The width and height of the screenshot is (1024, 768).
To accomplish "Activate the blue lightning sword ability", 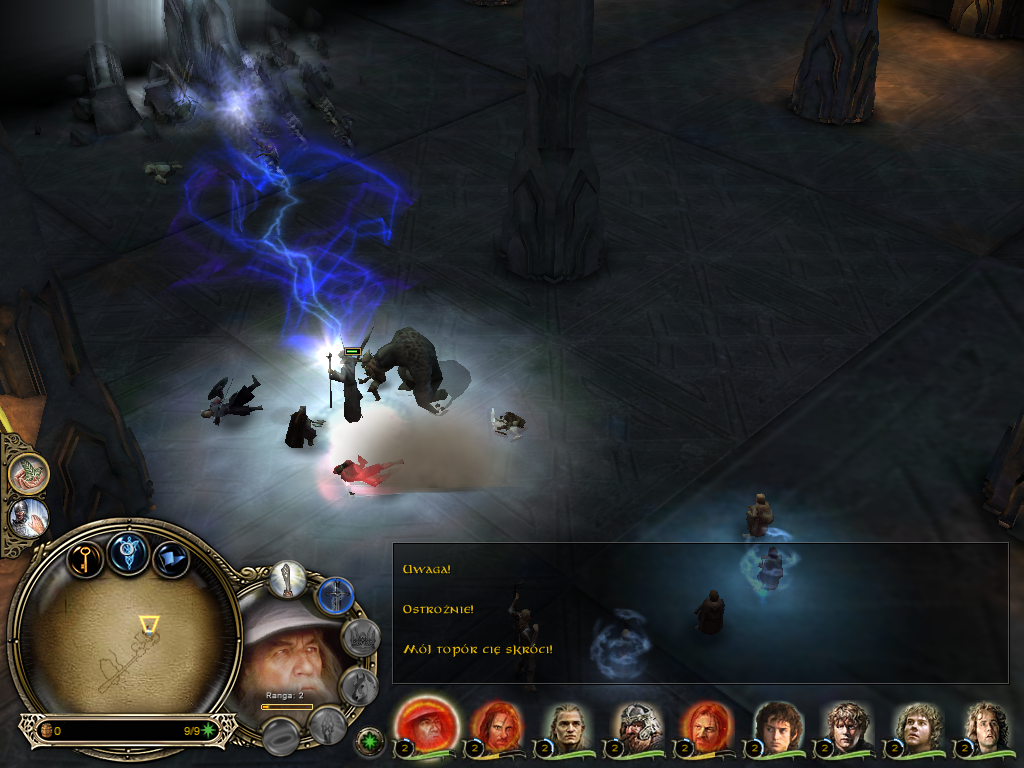I will [x=336, y=596].
